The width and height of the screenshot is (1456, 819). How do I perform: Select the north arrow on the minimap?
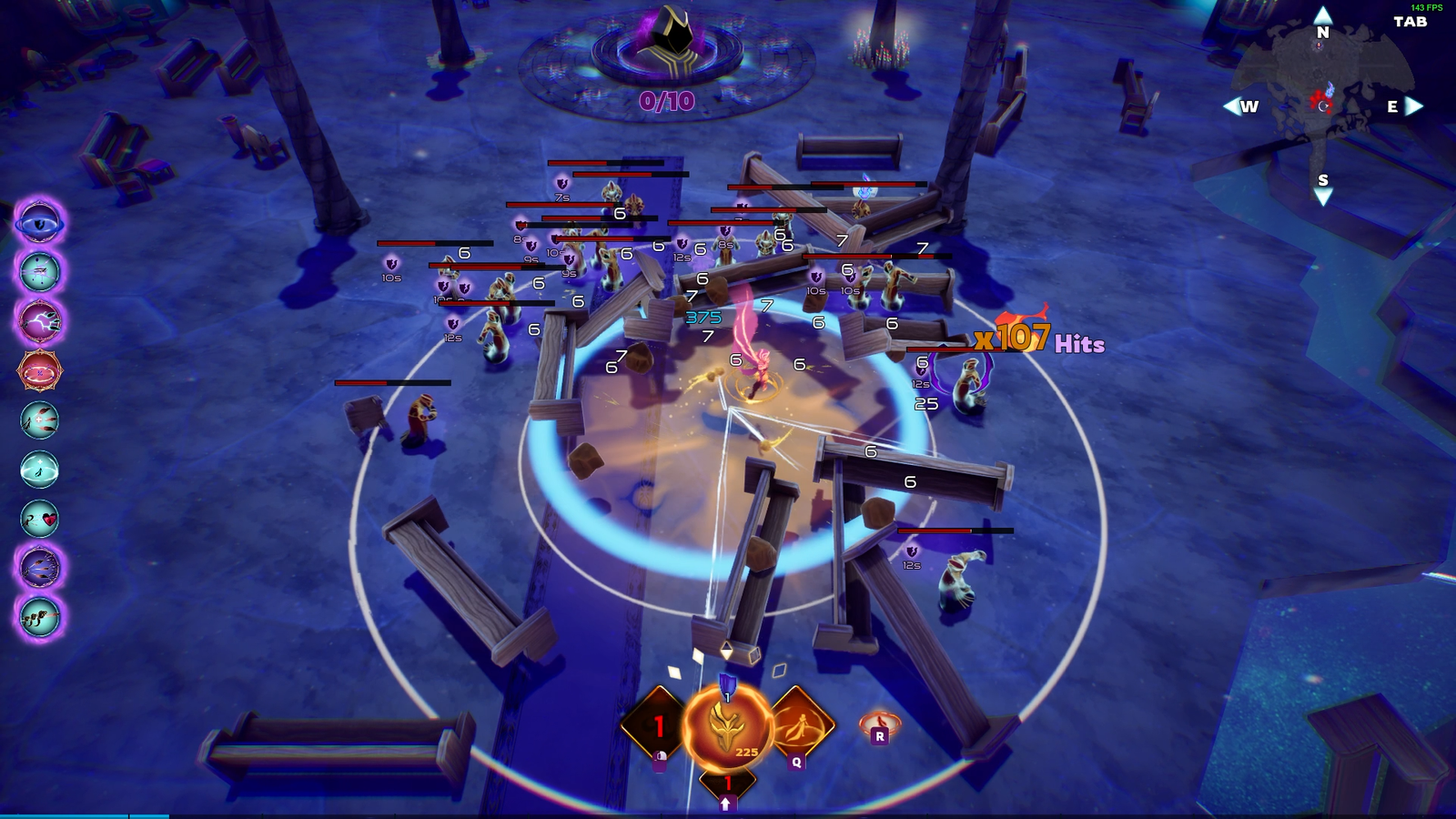point(1323,15)
